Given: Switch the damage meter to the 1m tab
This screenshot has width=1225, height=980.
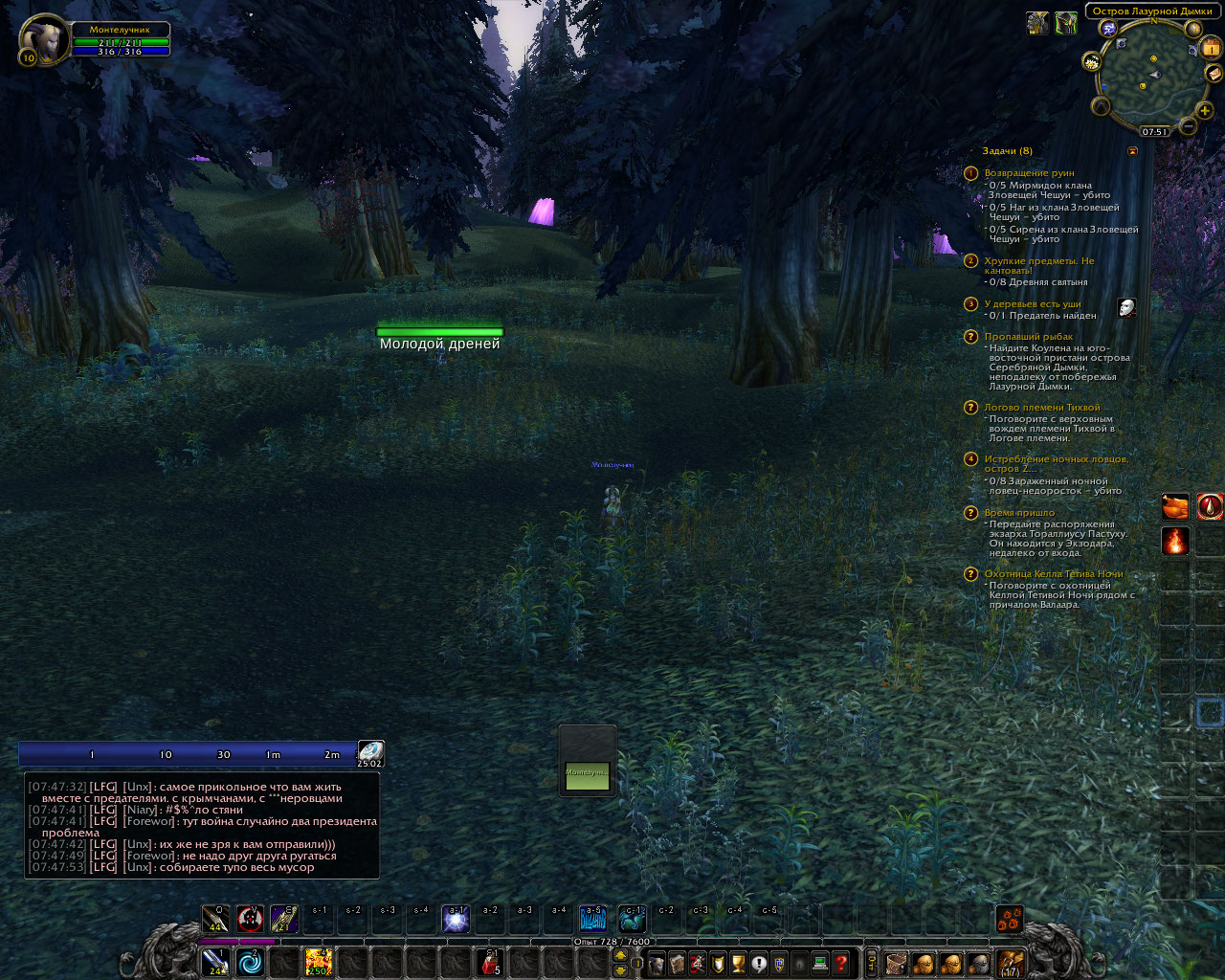Looking at the screenshot, I should click(x=276, y=754).
